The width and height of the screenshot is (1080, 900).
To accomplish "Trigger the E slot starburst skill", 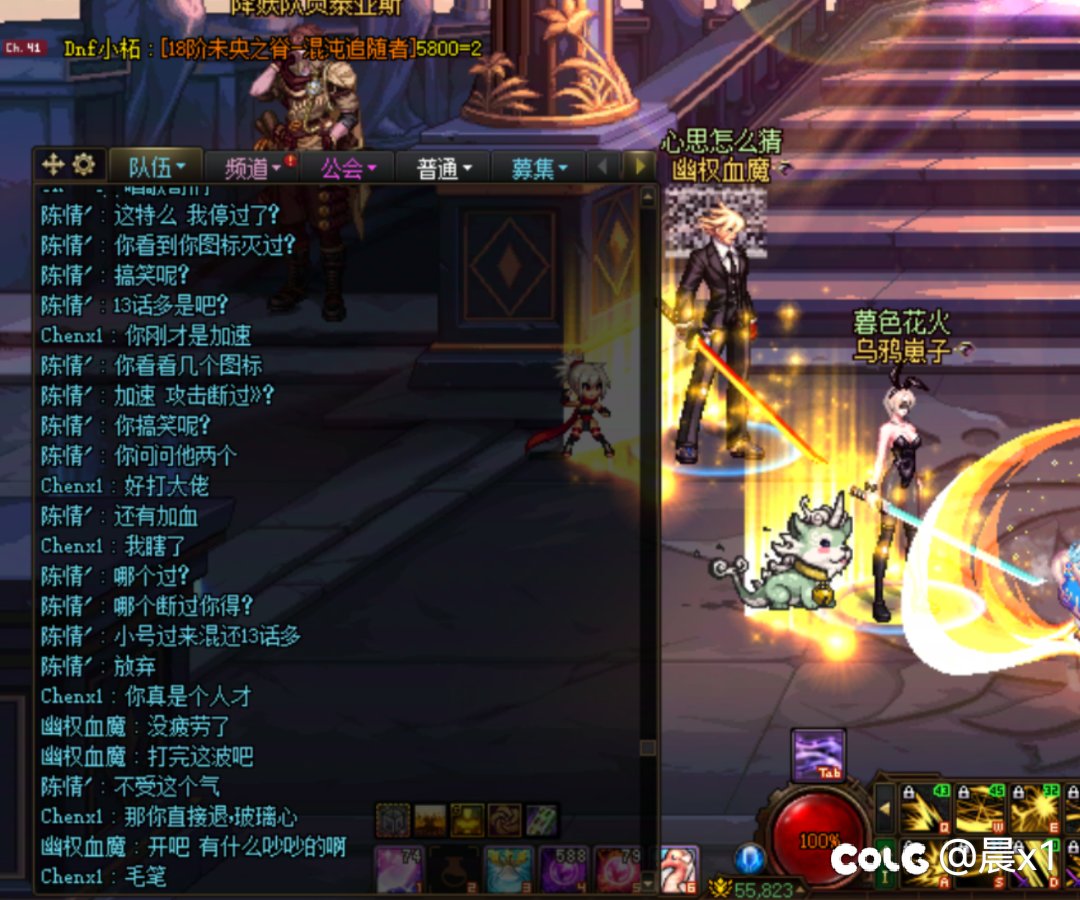I will (x=1034, y=809).
